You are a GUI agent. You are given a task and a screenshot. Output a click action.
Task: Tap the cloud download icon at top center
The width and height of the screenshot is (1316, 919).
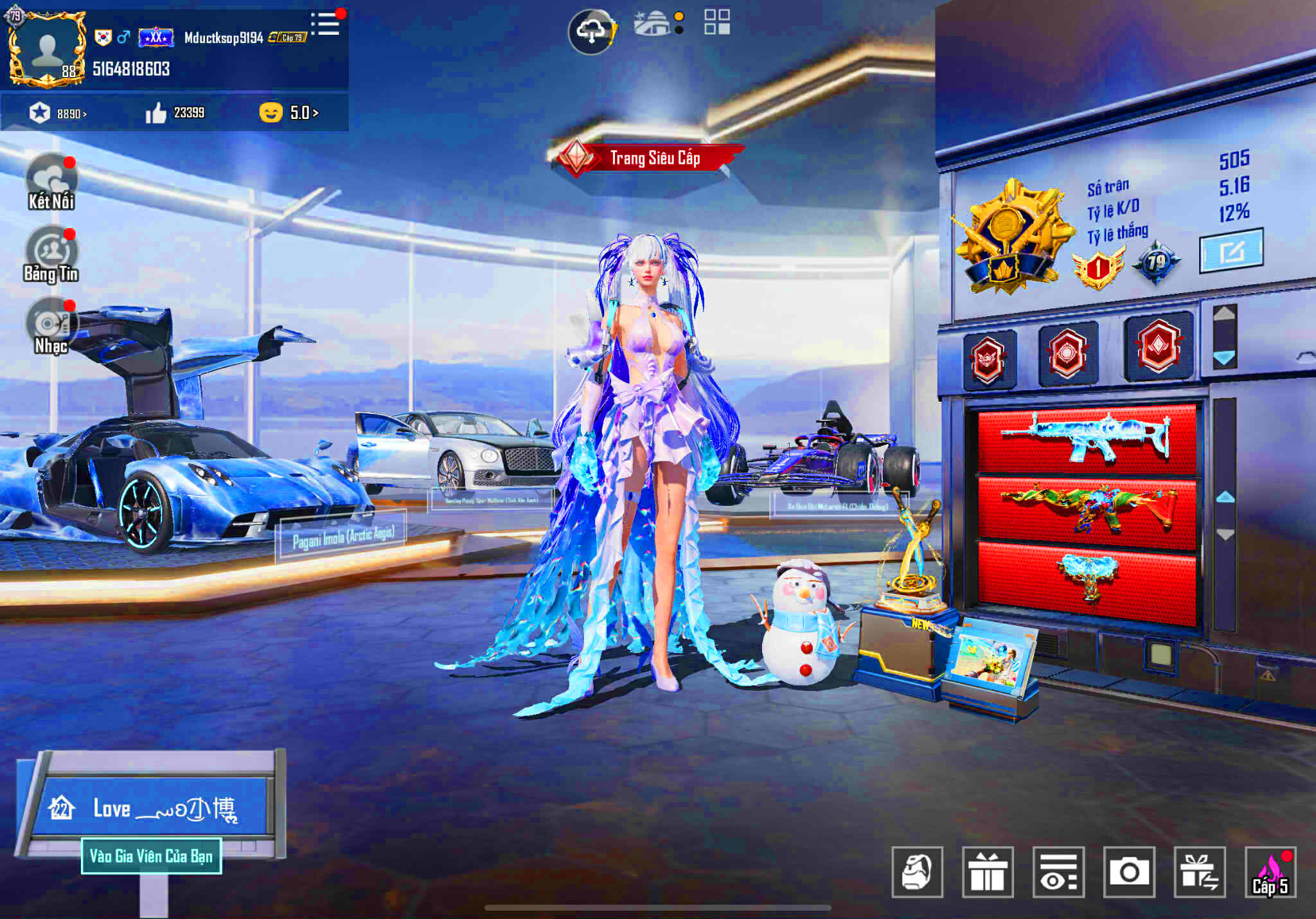(x=592, y=30)
